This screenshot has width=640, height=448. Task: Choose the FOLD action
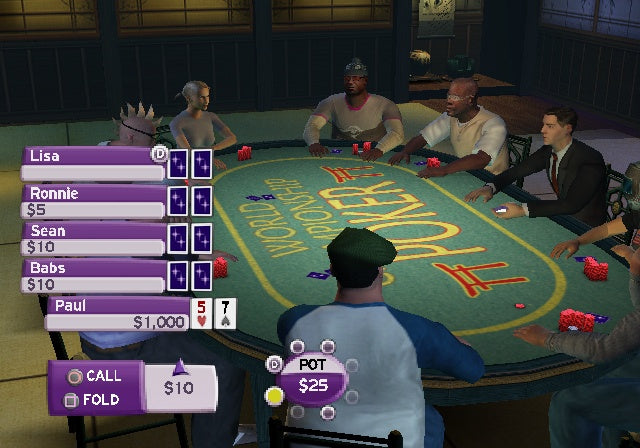click(x=92, y=400)
